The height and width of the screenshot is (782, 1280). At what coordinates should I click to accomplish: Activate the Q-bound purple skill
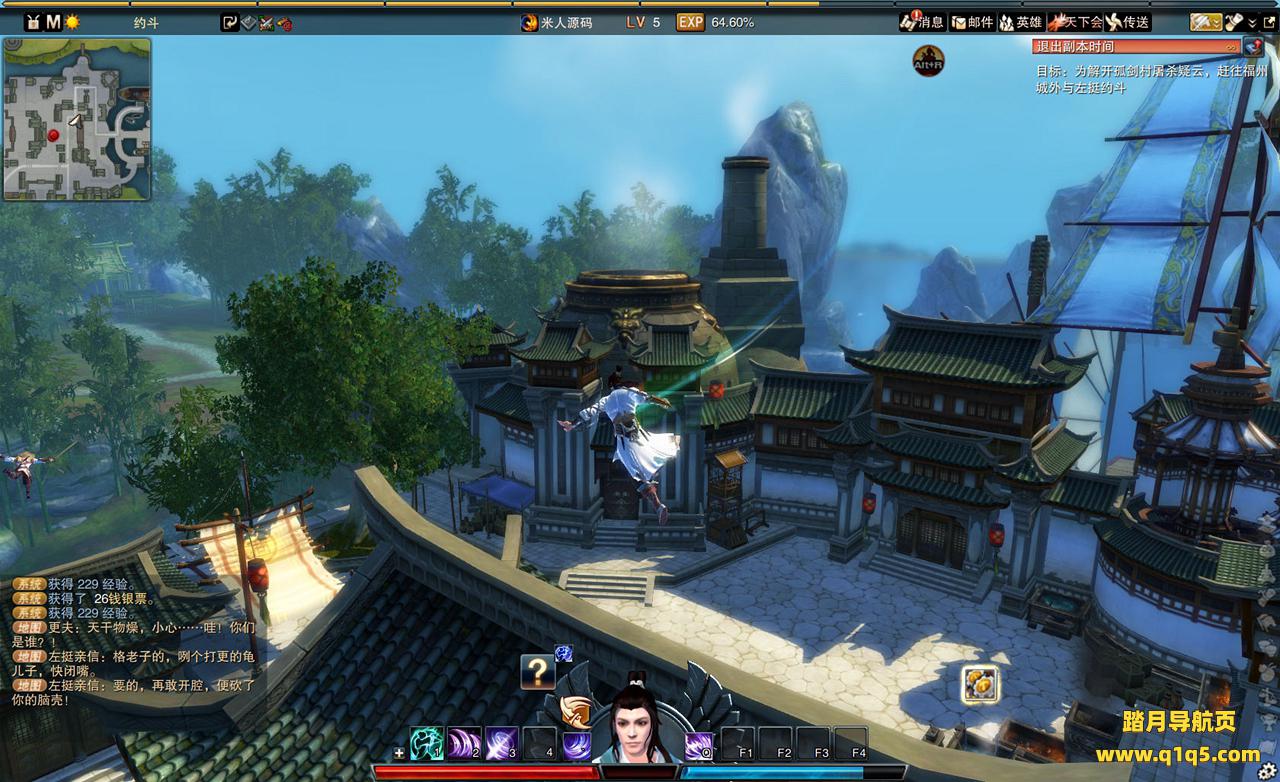(698, 744)
